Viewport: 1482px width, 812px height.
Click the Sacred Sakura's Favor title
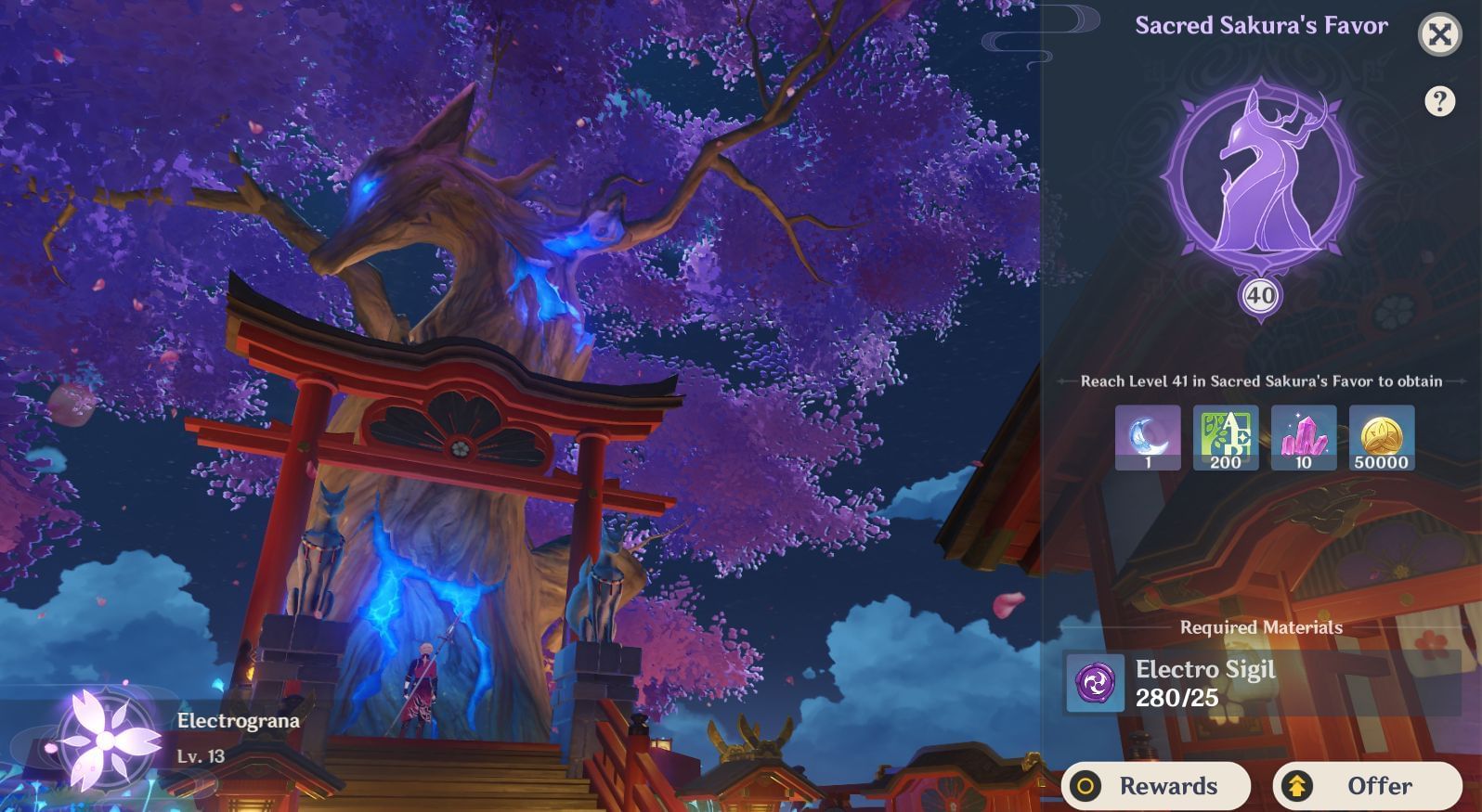tap(1261, 25)
